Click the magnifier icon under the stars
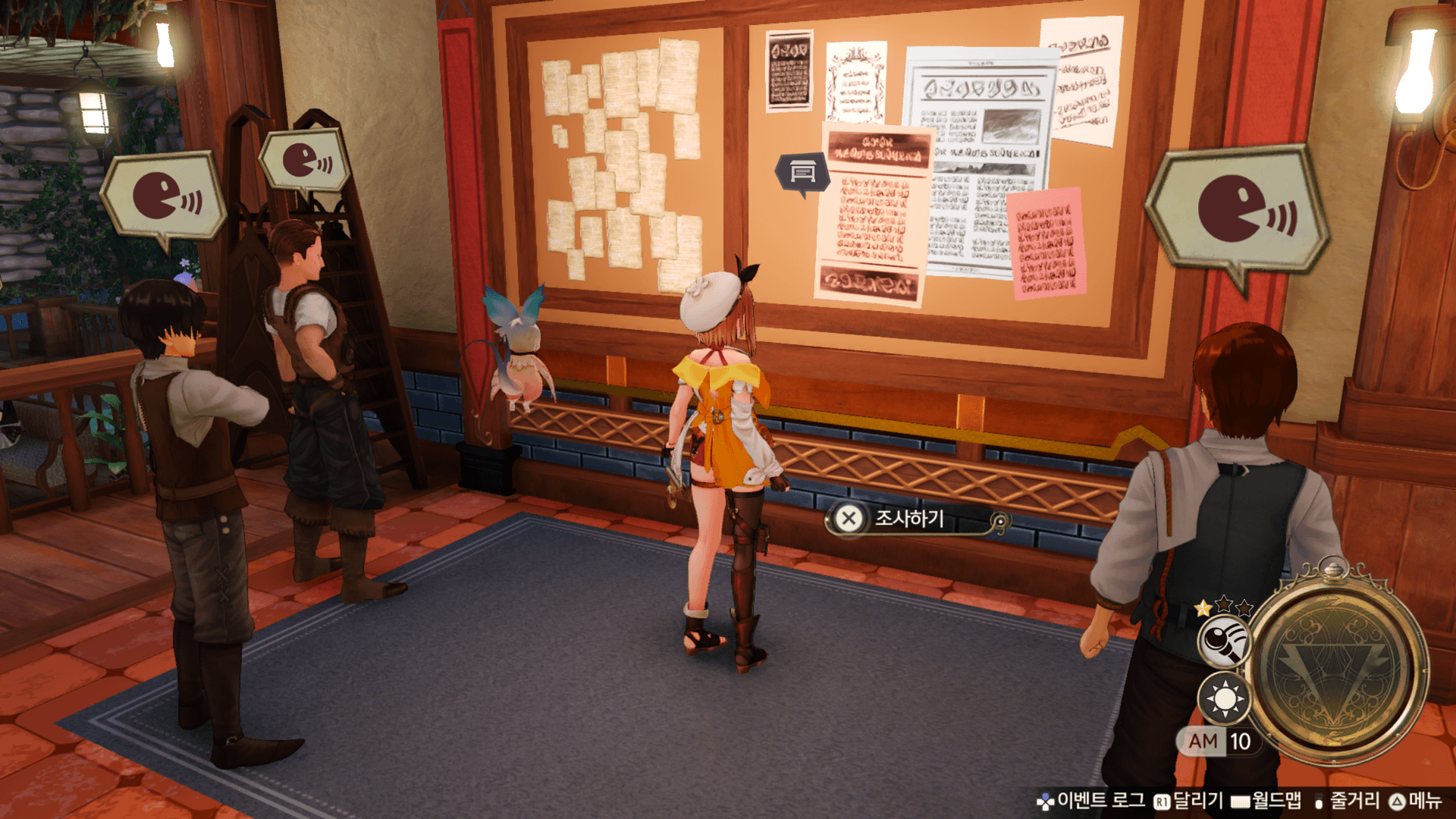 pyautogui.click(x=1224, y=642)
